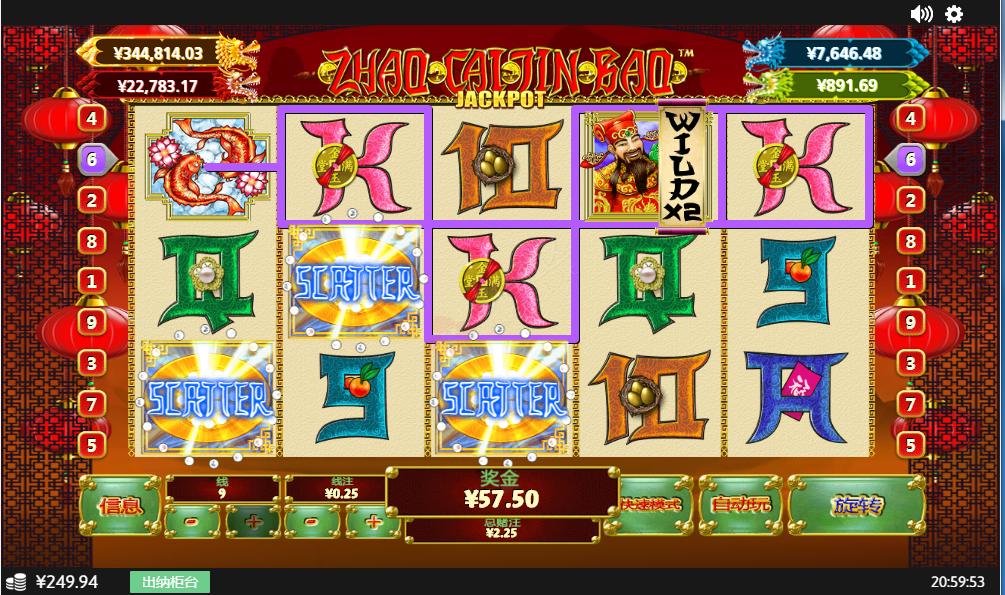This screenshot has height=595, width=1005.
Task: Open the 信息 info paytable
Action: (x=119, y=505)
